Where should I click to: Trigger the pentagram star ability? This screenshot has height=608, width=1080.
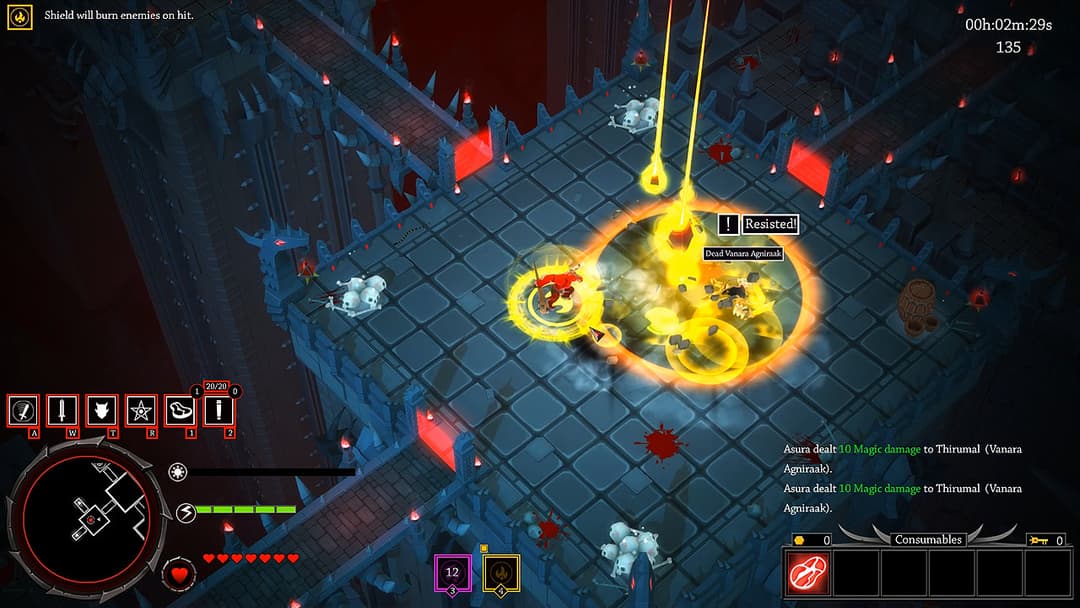[140, 410]
